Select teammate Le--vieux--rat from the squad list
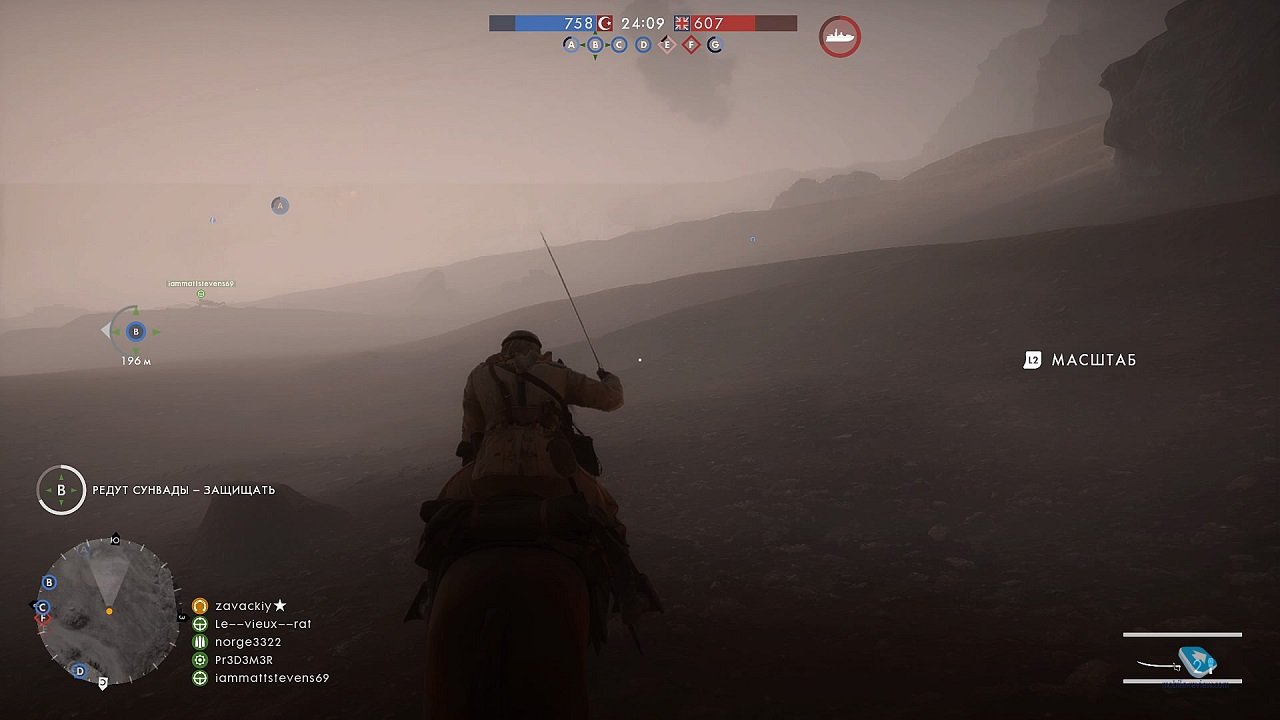Viewport: 1280px width, 720px height. pos(262,623)
